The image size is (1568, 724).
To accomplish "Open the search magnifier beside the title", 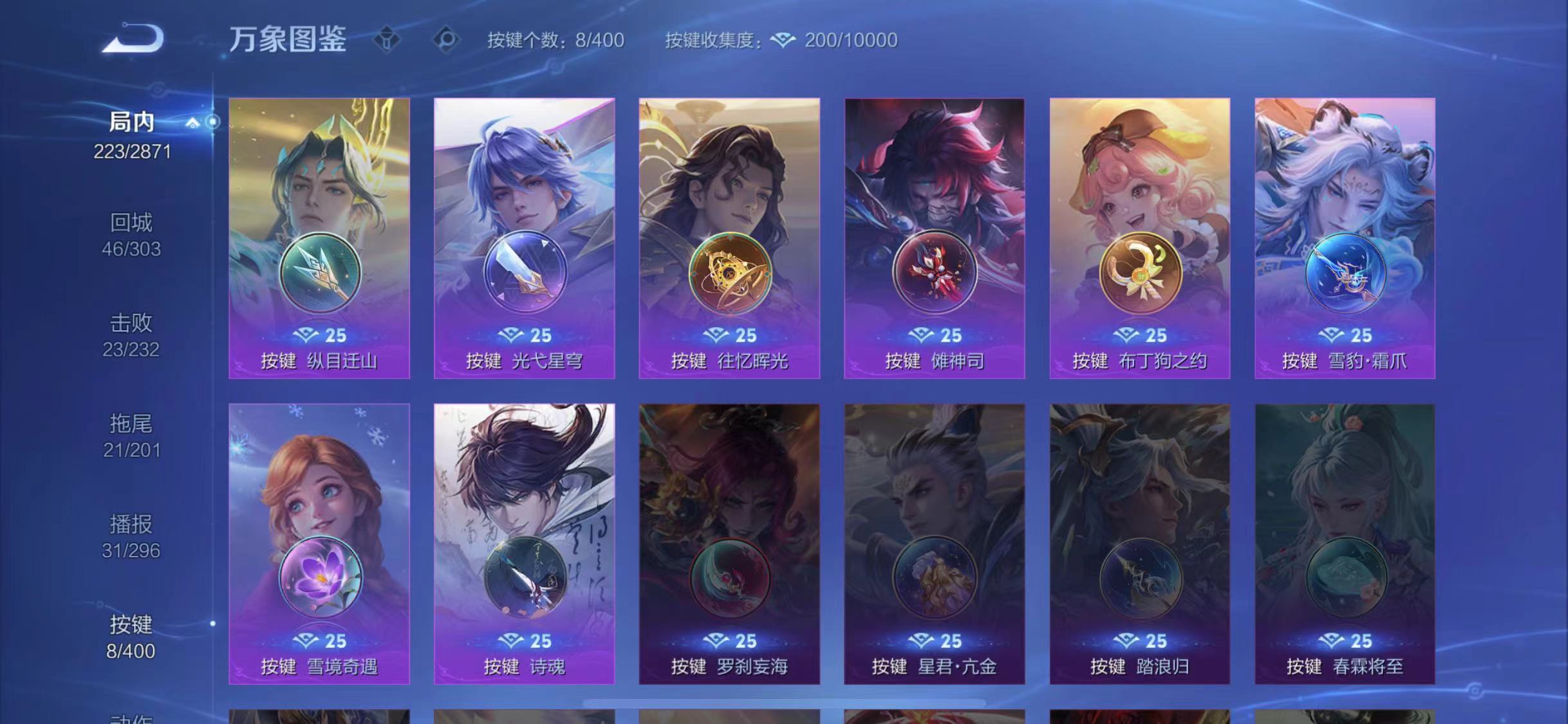I will point(443,40).
